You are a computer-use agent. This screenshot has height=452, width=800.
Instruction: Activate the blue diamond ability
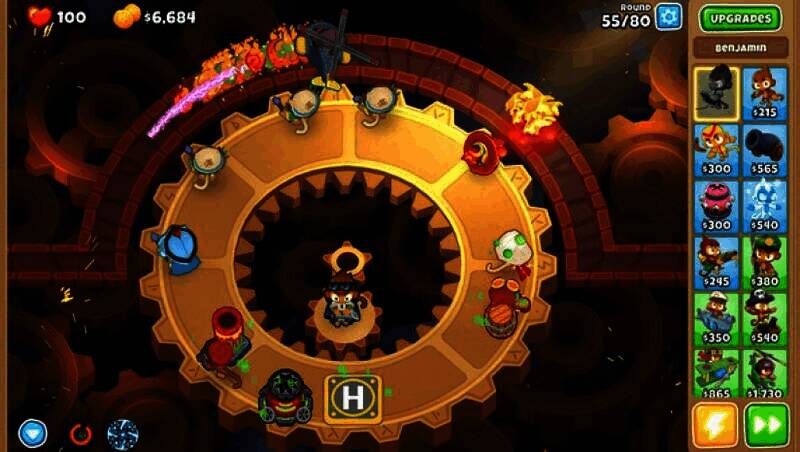click(33, 434)
